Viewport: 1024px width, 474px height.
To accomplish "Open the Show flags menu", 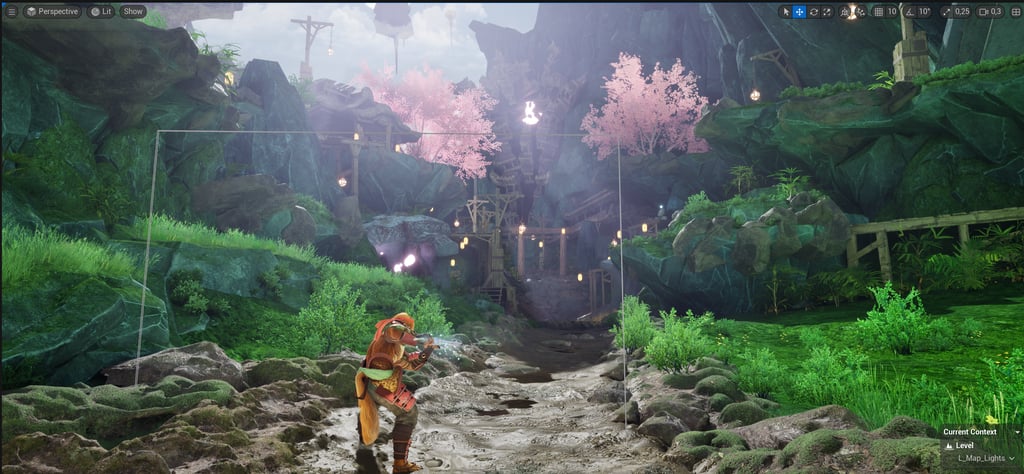I will [133, 12].
